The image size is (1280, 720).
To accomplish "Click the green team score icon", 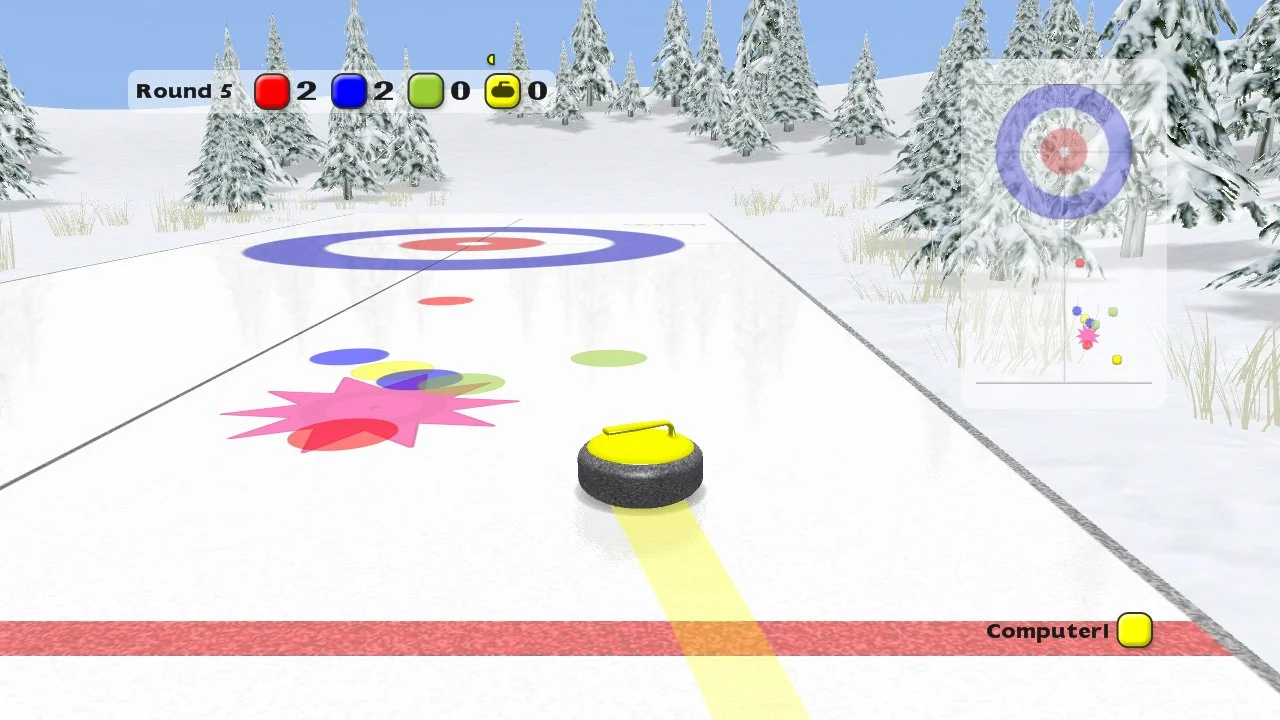I will tap(428, 91).
